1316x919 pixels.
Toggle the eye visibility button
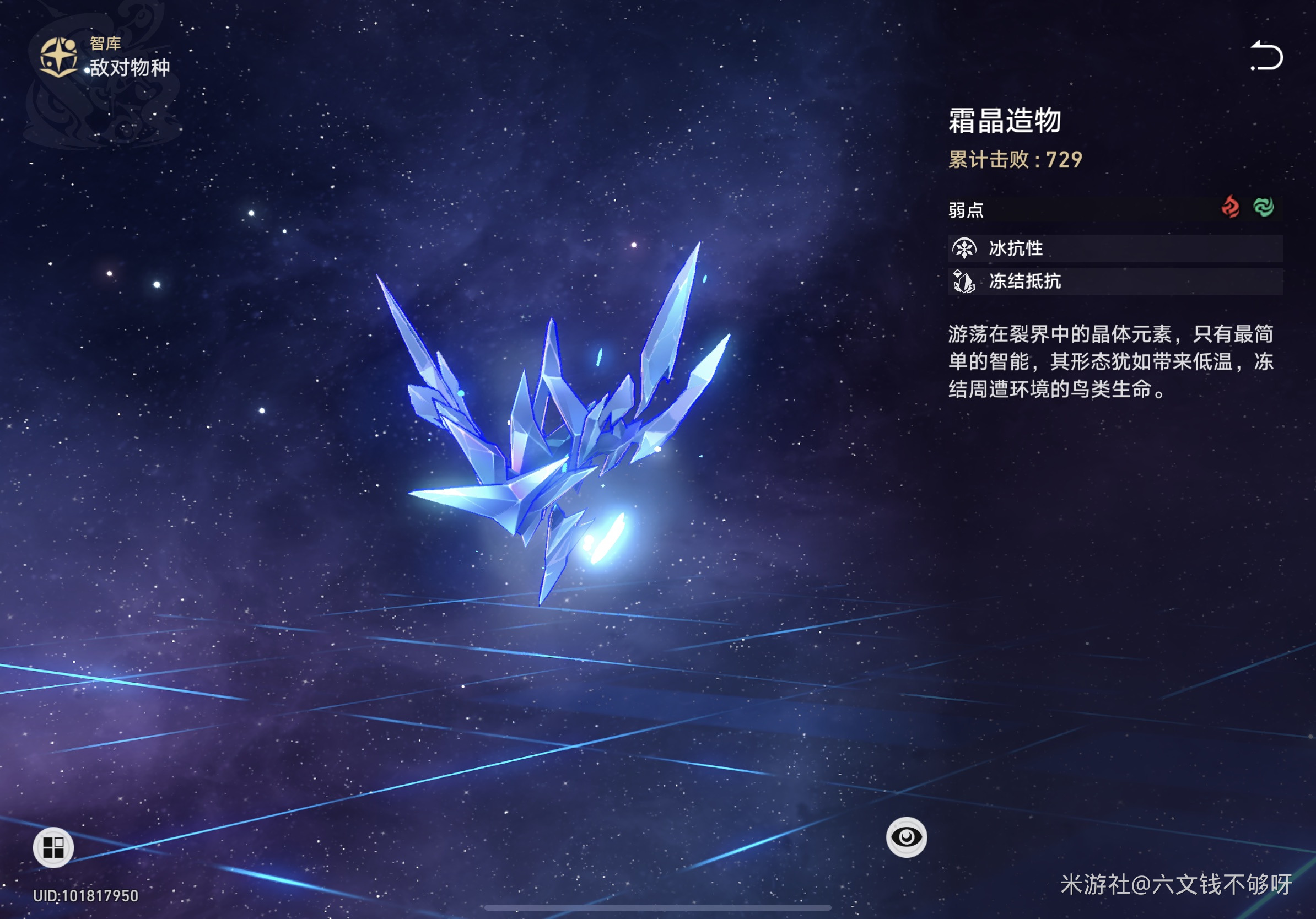point(906,837)
